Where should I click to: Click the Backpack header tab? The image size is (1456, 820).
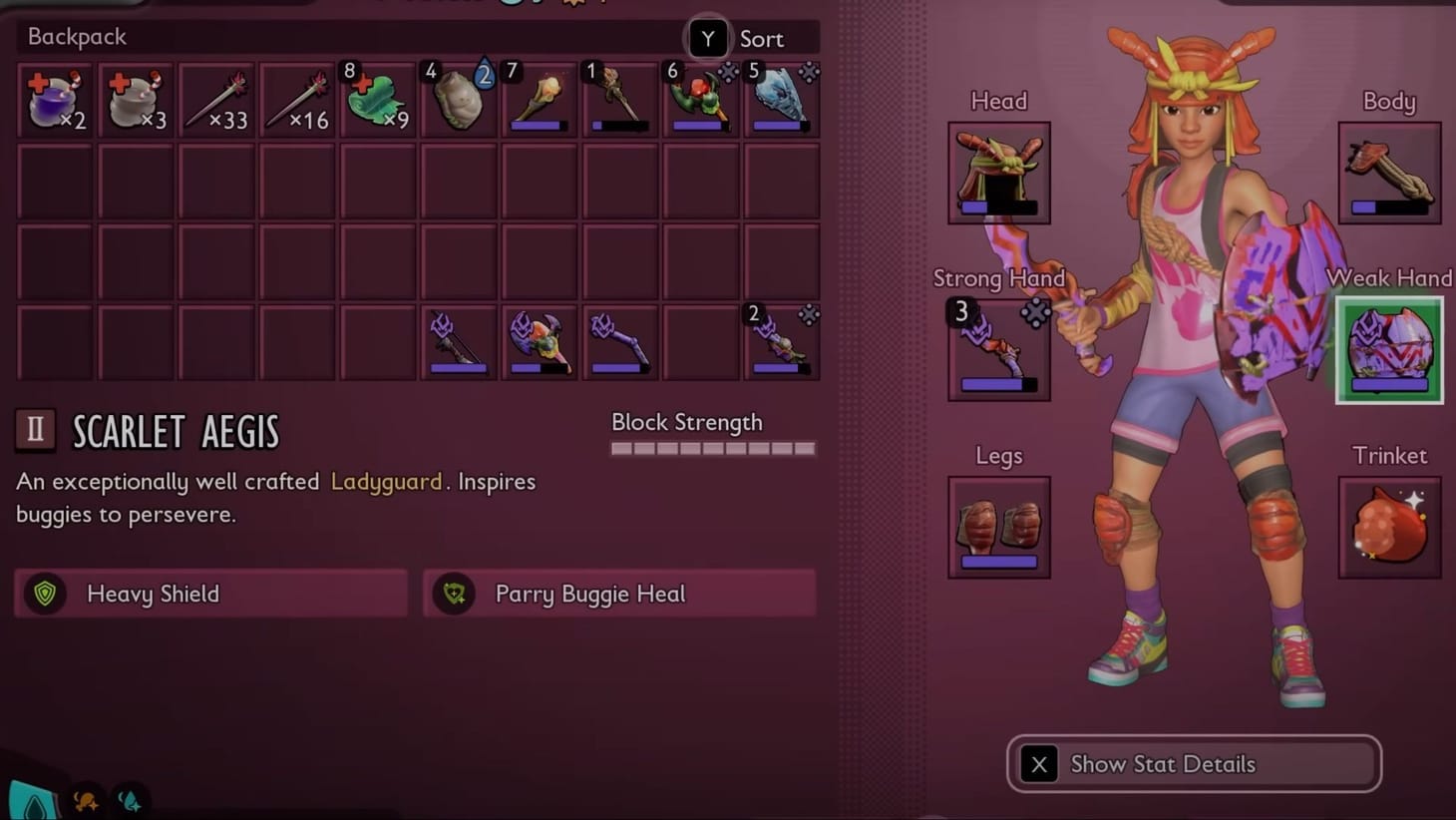(76, 37)
